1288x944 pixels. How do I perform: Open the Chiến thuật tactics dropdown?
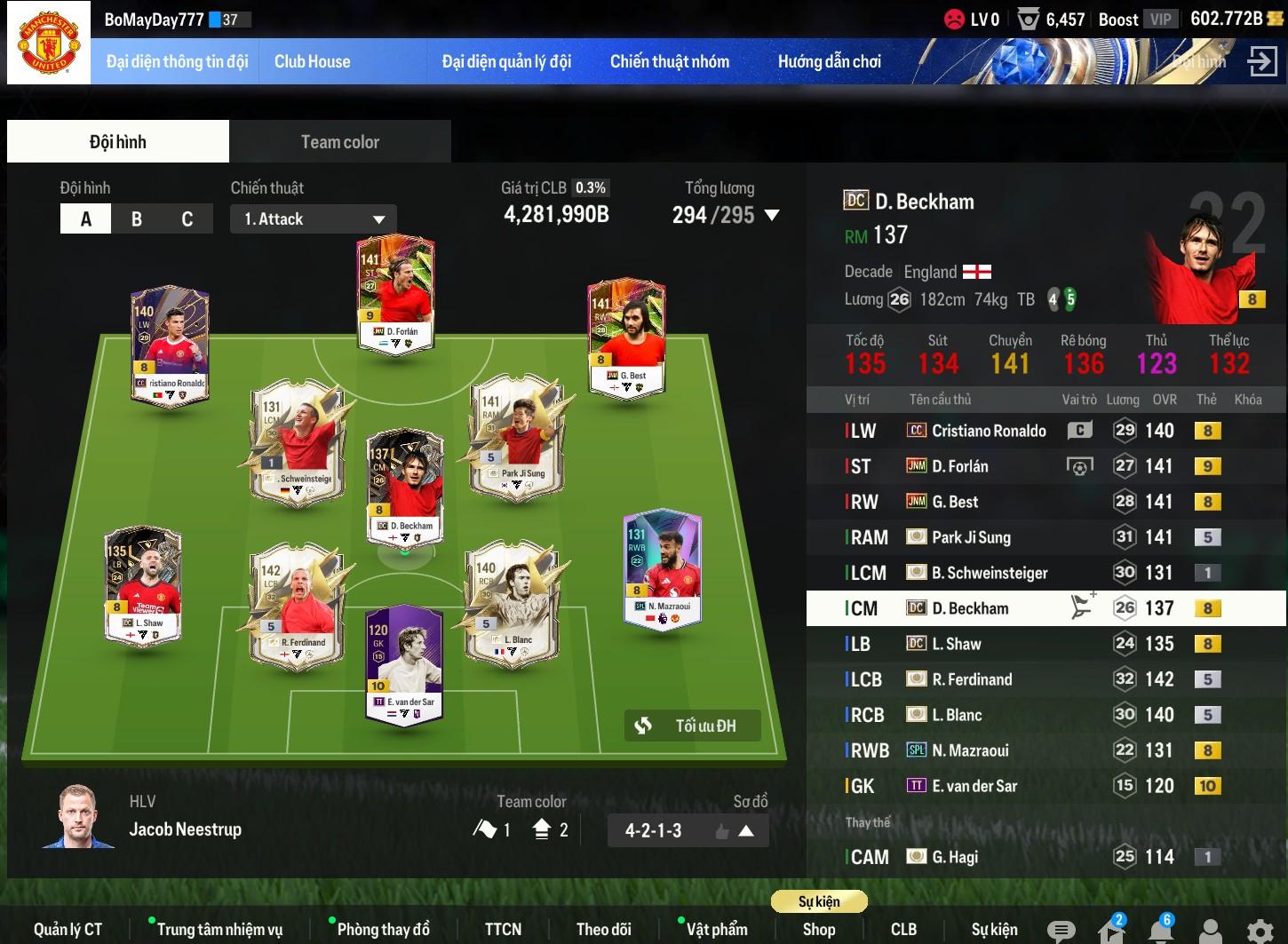(313, 219)
